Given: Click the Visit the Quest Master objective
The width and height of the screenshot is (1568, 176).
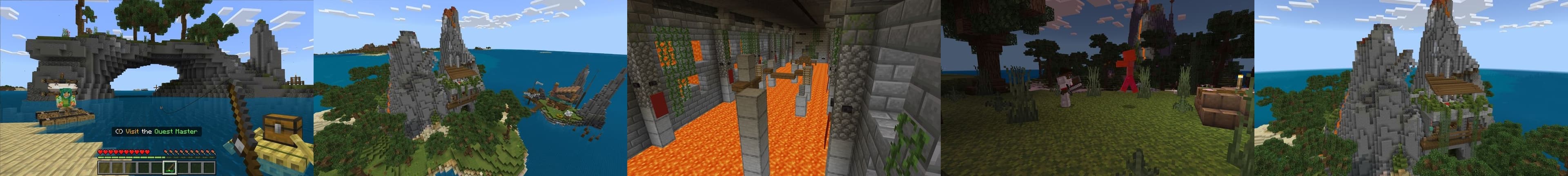Looking at the screenshot, I should click(156, 132).
